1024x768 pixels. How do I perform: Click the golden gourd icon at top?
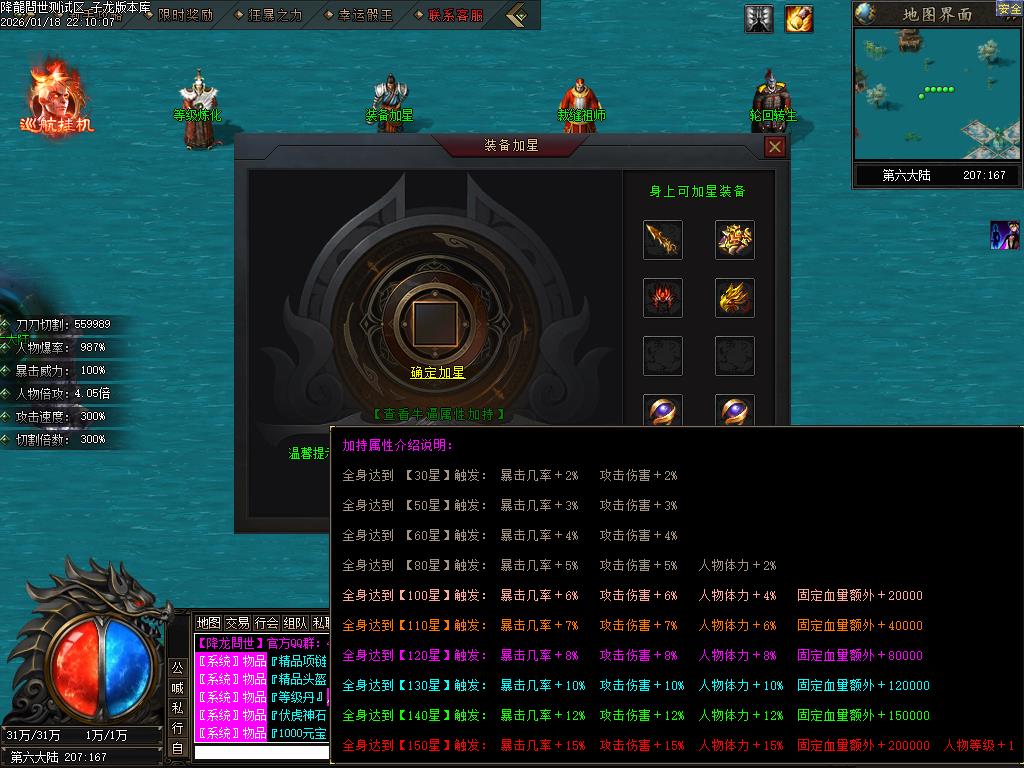pyautogui.click(x=799, y=18)
